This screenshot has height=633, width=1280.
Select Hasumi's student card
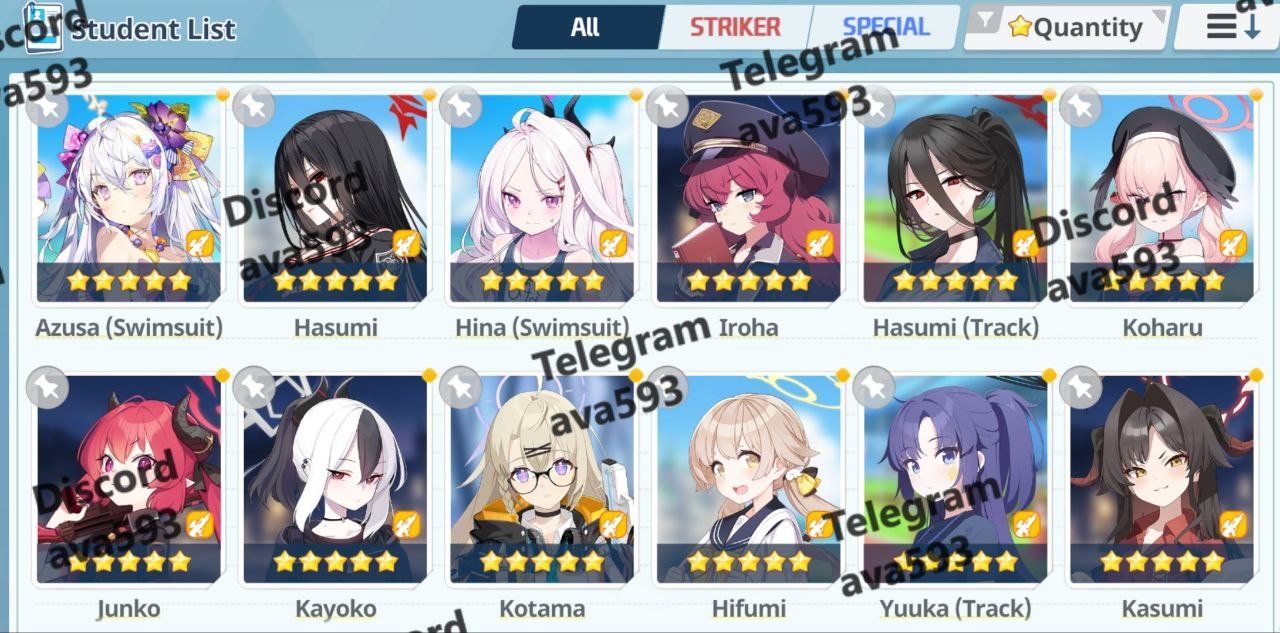tap(335, 198)
